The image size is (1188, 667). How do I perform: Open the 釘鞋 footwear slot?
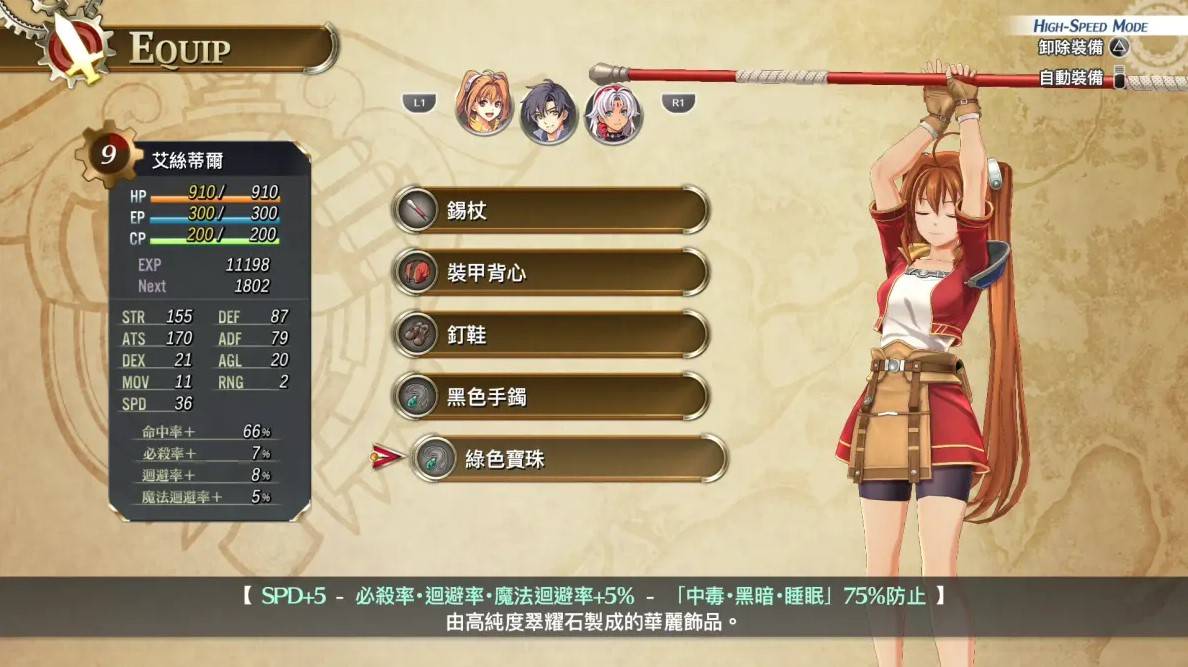coord(550,335)
